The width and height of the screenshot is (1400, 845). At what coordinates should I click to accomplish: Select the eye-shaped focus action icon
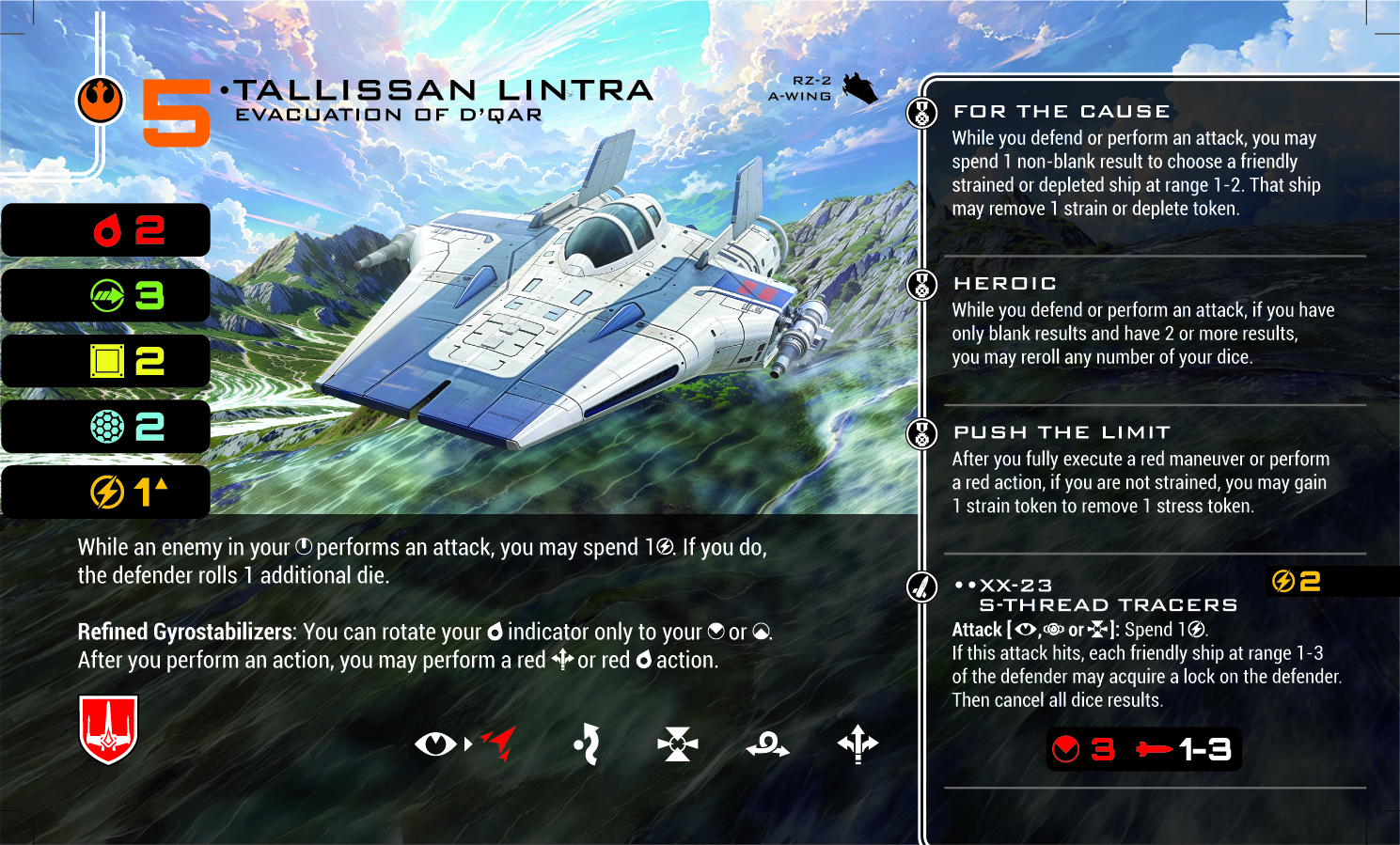(x=434, y=744)
